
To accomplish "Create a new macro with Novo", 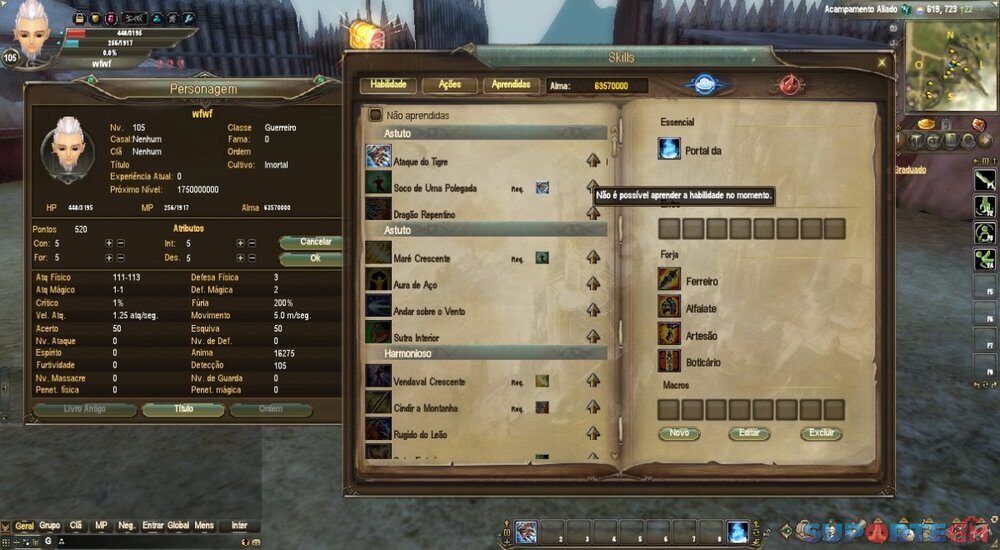I will tap(679, 433).
